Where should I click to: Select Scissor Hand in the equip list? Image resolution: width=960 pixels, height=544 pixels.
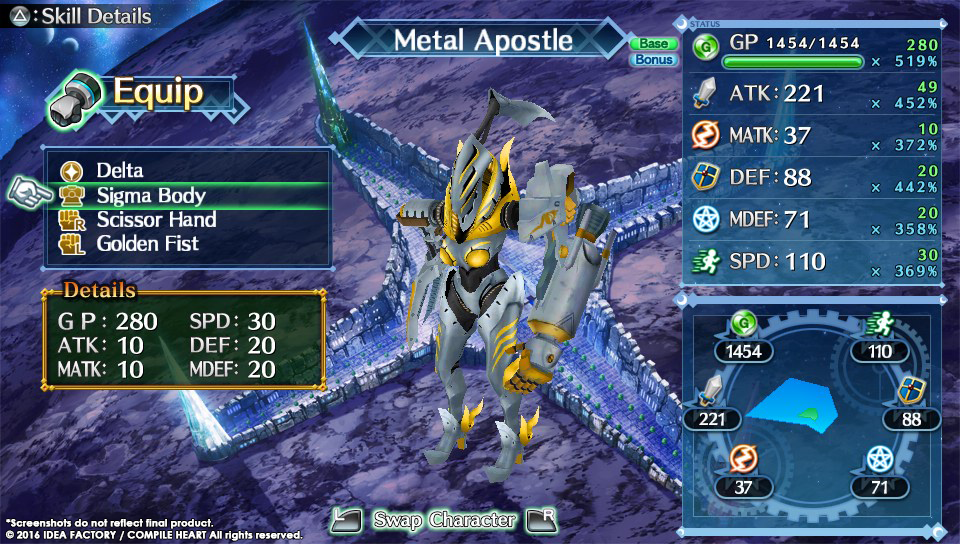coord(156,219)
